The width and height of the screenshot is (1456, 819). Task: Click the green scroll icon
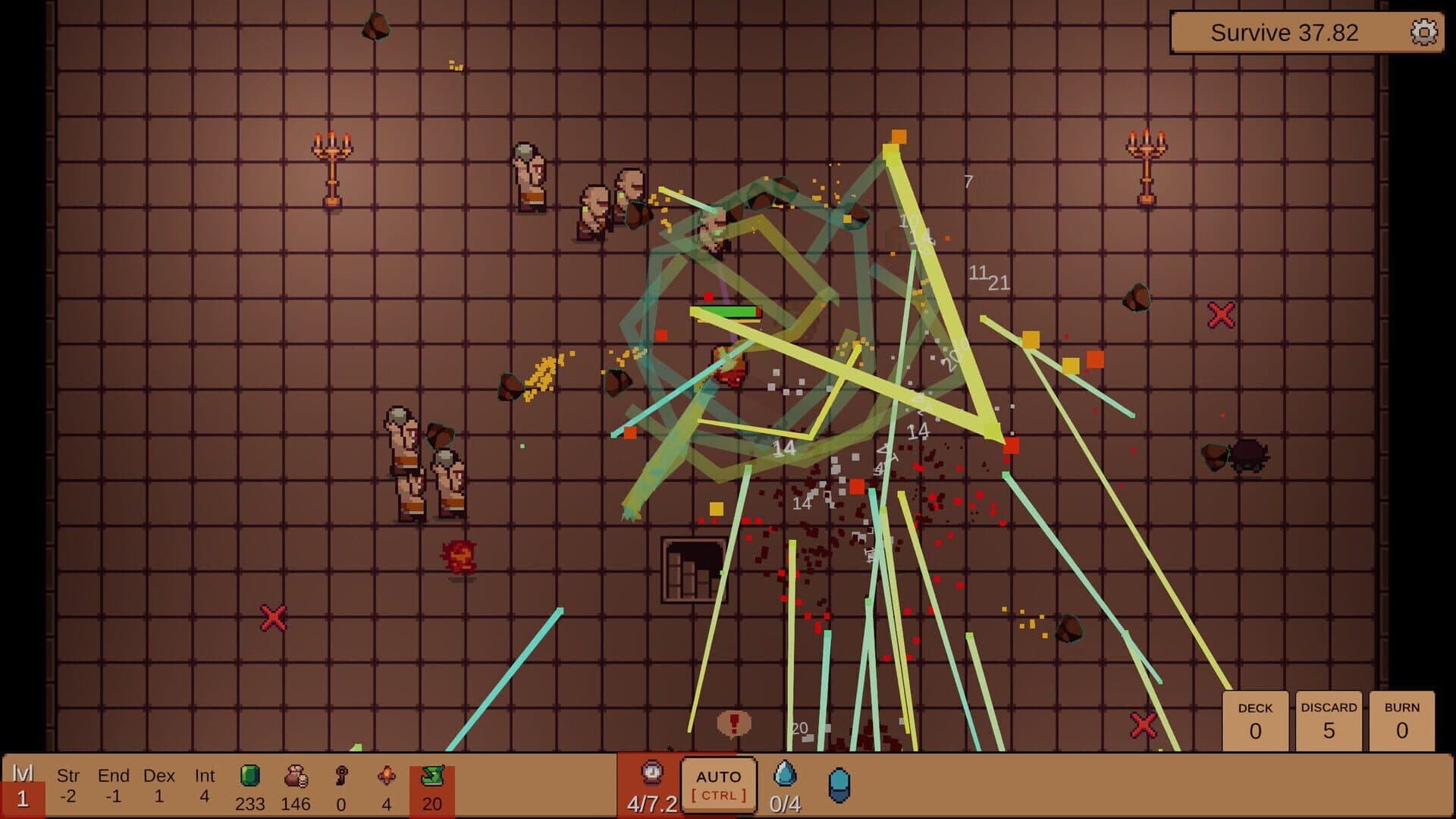432,776
